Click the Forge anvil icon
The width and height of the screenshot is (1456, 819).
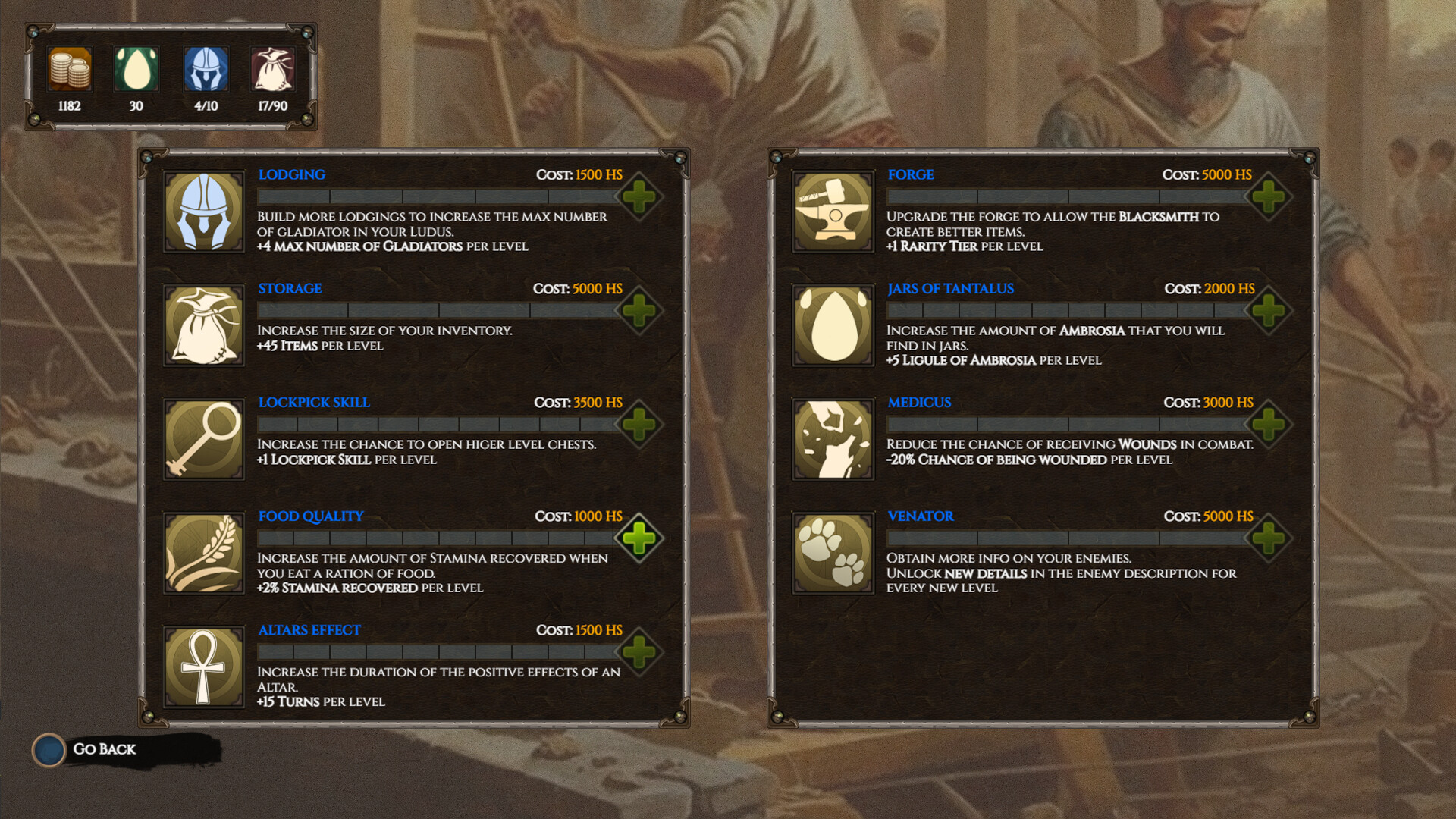(833, 212)
